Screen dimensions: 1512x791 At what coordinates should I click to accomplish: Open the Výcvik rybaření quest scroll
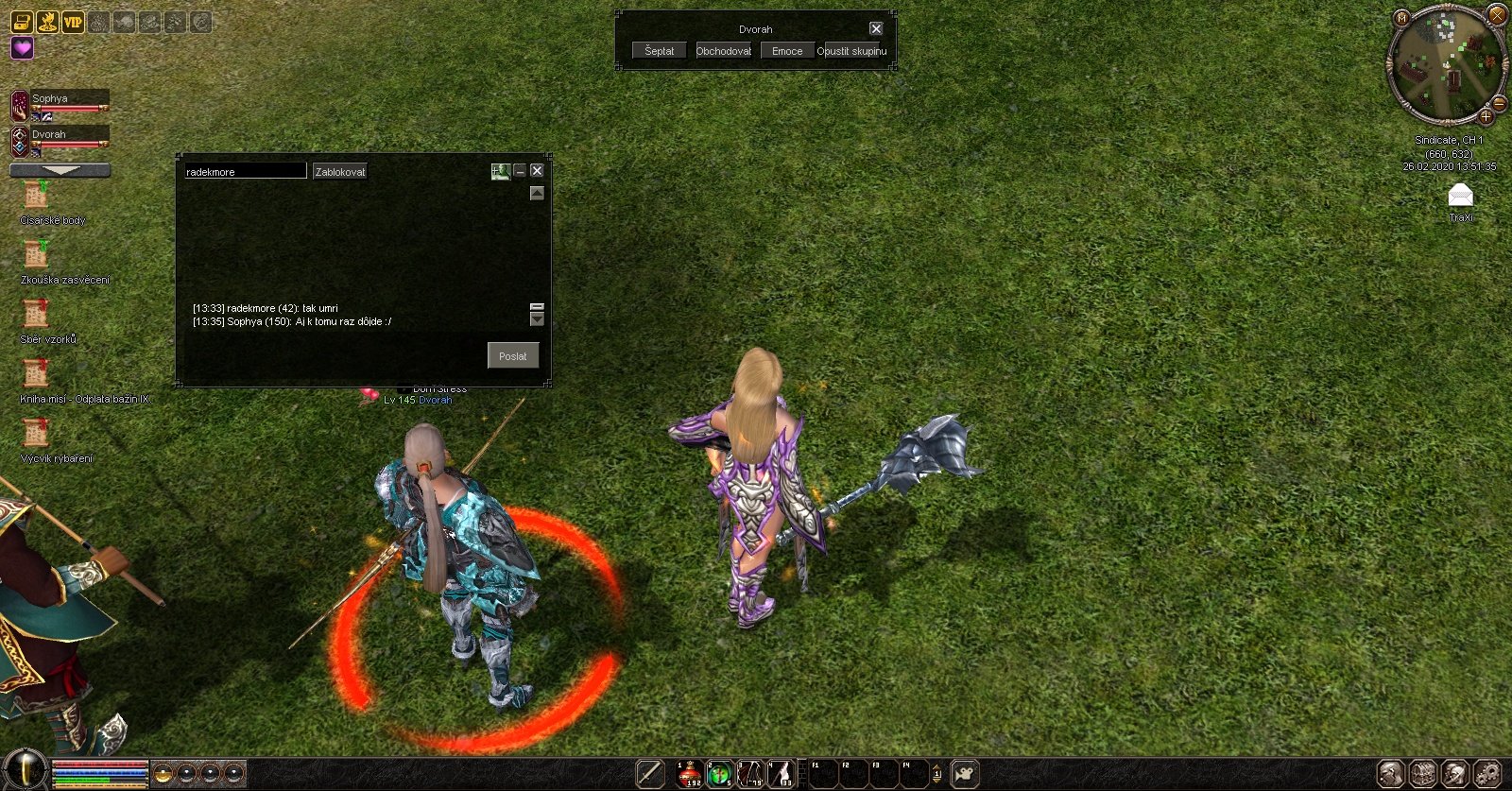pos(36,434)
